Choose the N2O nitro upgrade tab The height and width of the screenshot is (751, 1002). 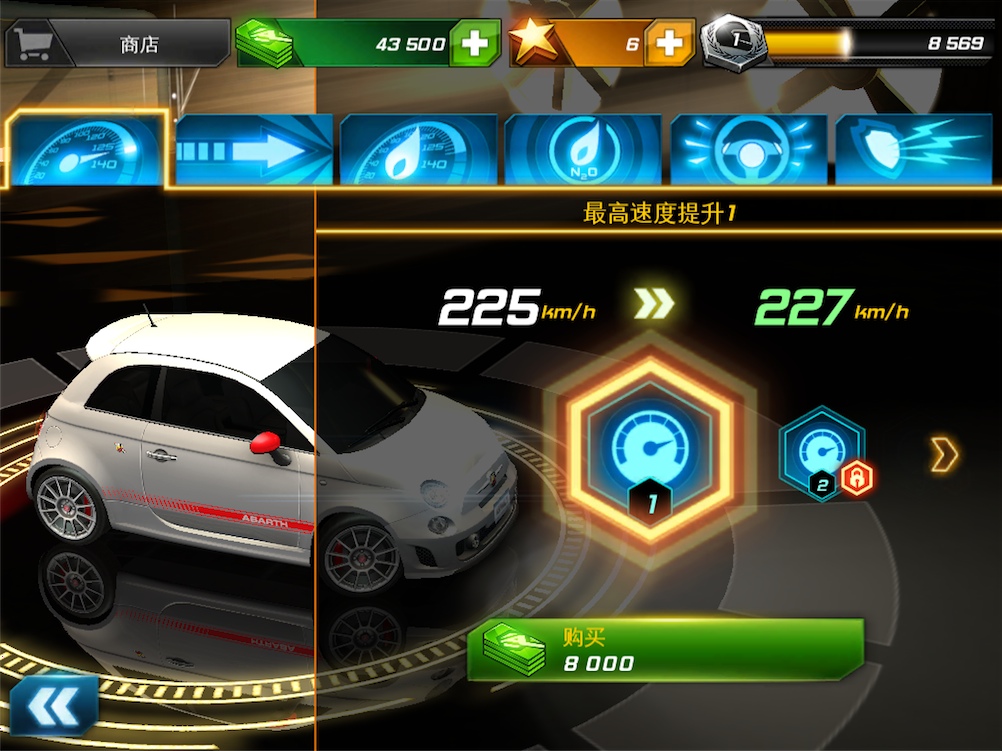(x=583, y=150)
